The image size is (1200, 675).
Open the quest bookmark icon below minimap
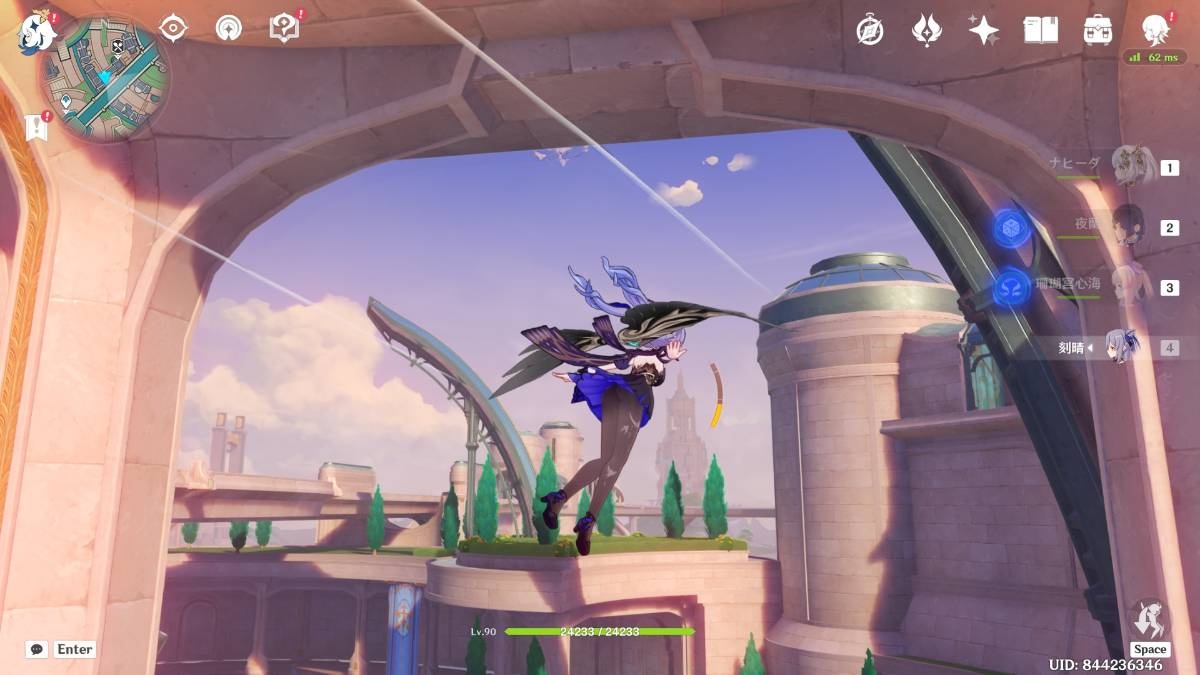[38, 128]
